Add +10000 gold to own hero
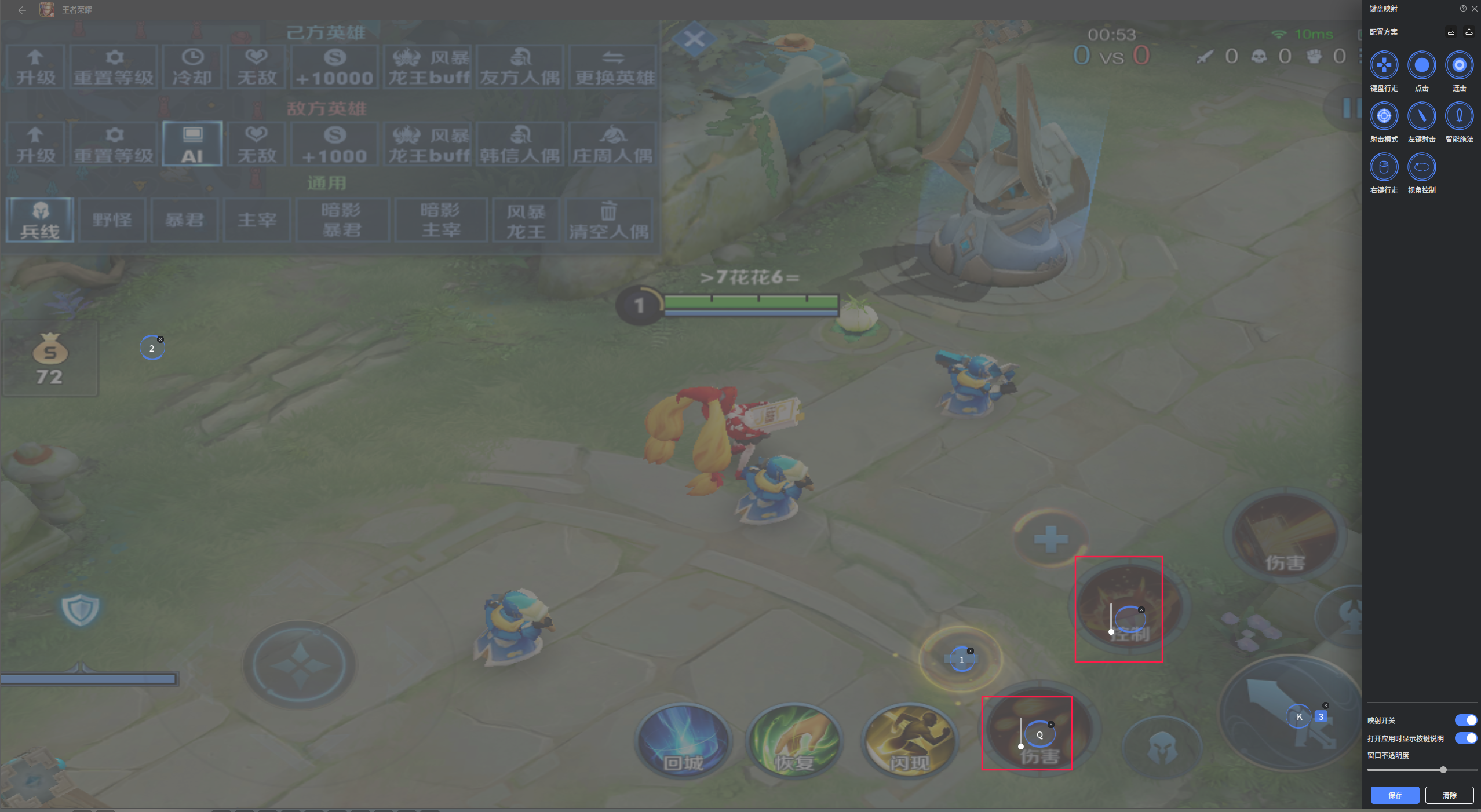 (x=334, y=67)
